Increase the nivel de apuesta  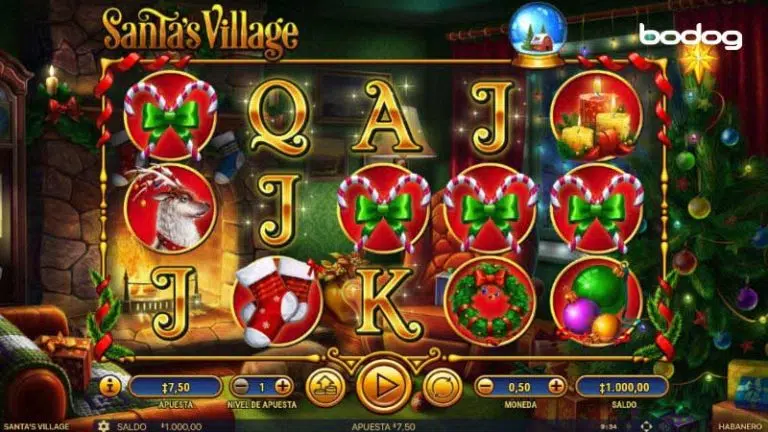point(283,386)
